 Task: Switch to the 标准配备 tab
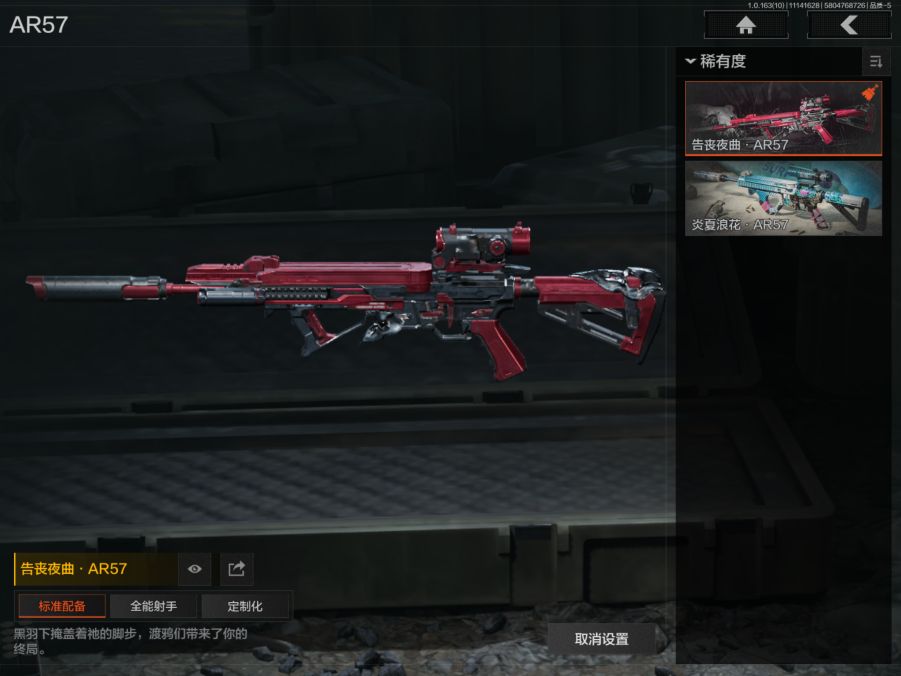[x=62, y=606]
